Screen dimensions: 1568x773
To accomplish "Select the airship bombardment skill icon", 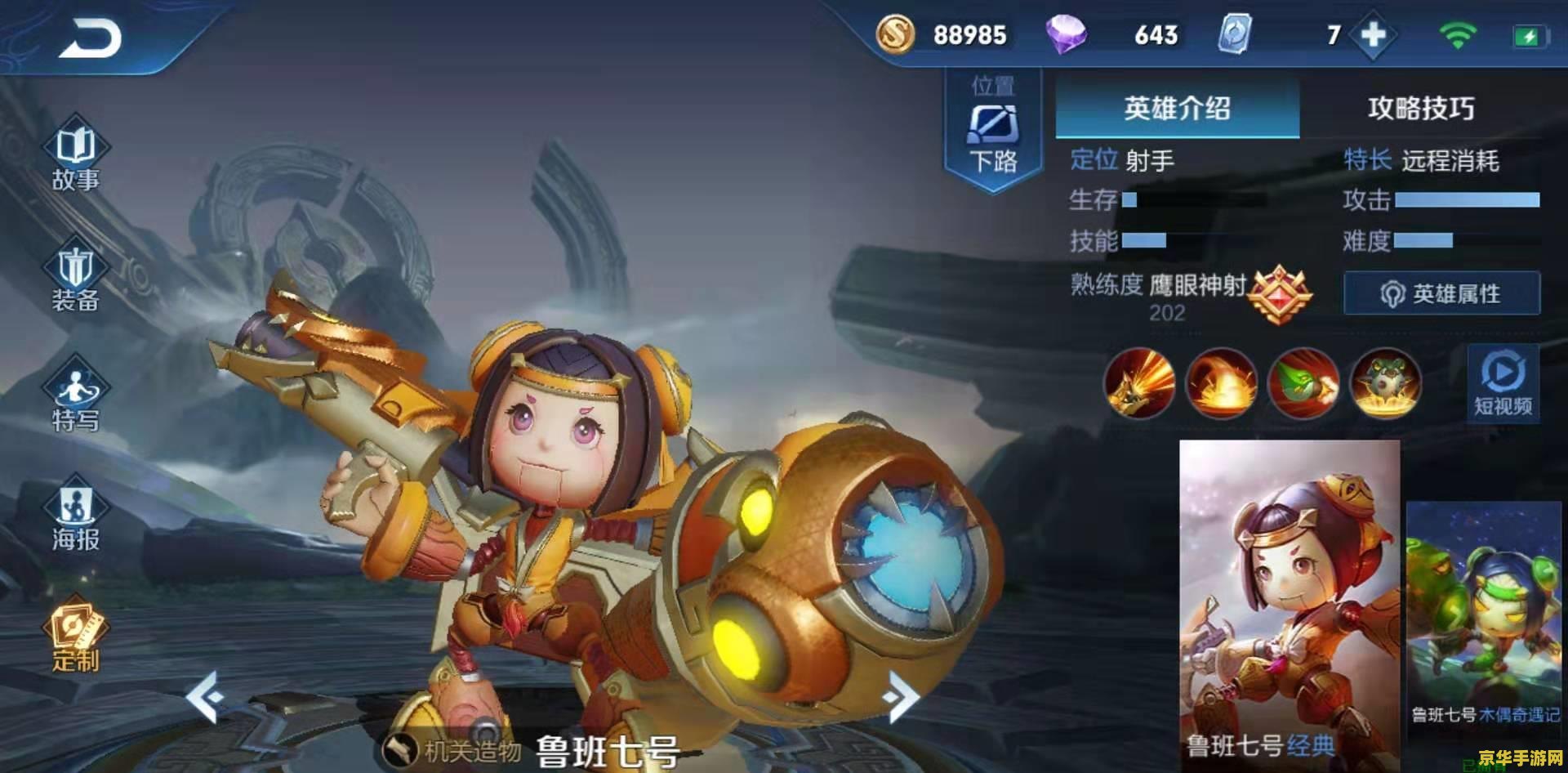I will [x=1385, y=383].
